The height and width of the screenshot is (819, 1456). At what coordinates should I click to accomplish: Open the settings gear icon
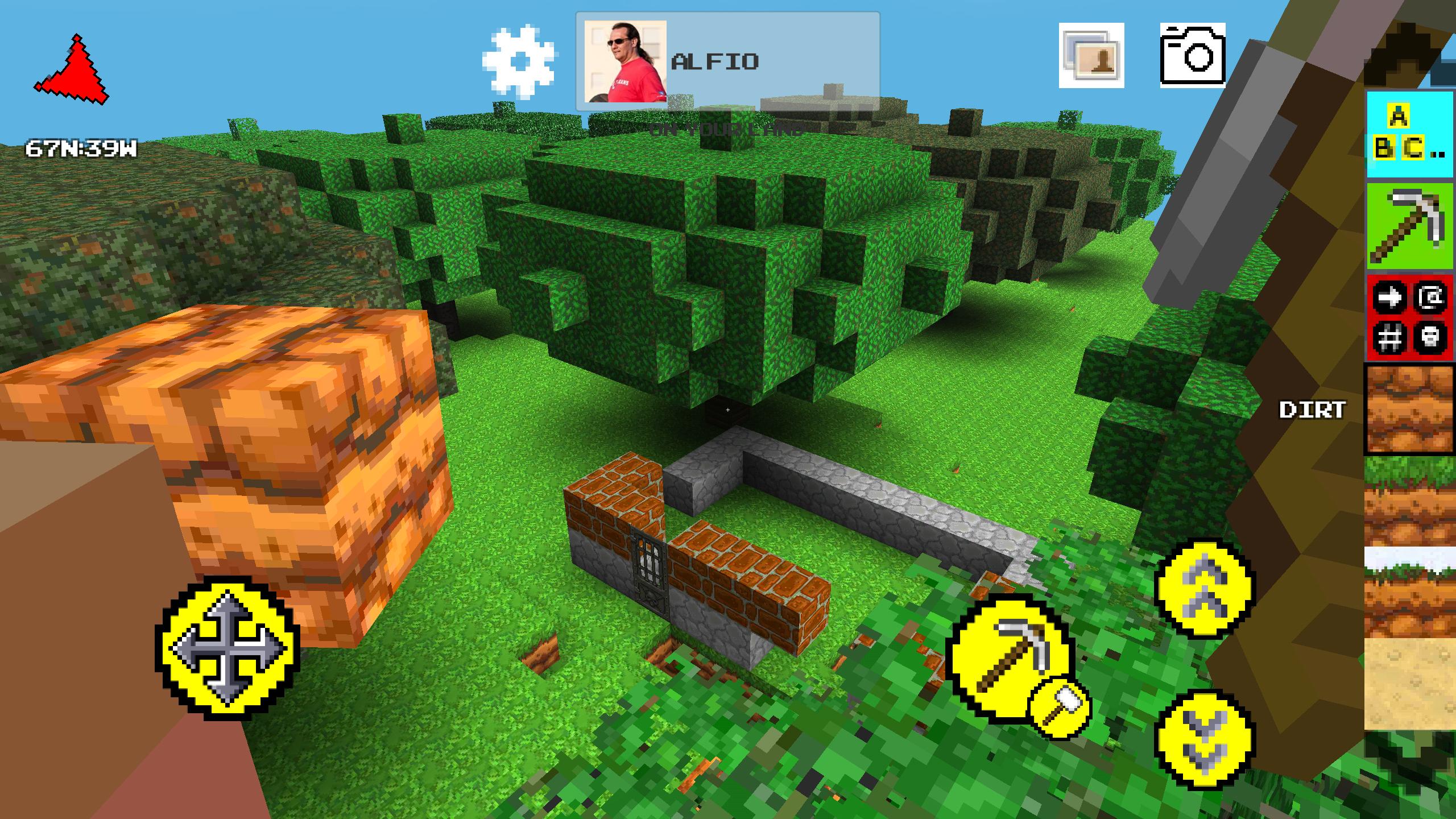tap(519, 60)
